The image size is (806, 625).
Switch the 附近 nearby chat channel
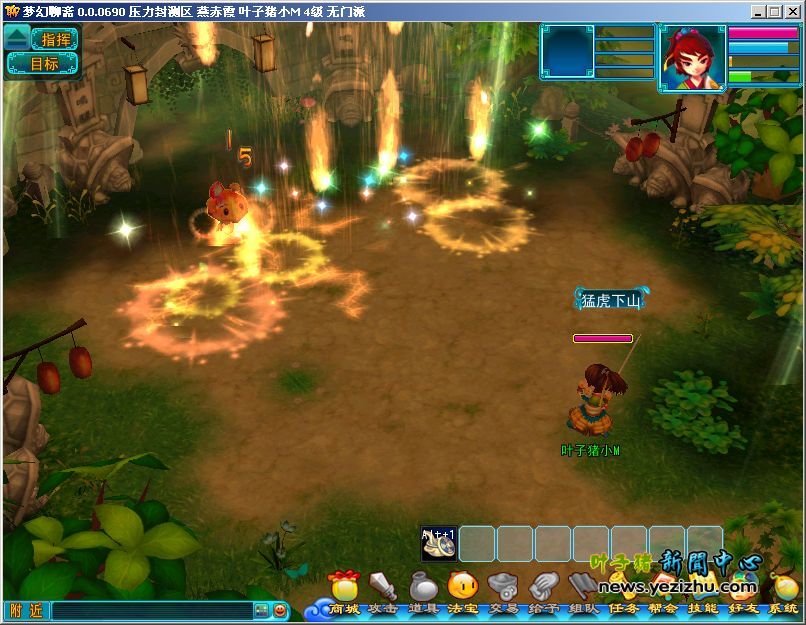click(26, 610)
